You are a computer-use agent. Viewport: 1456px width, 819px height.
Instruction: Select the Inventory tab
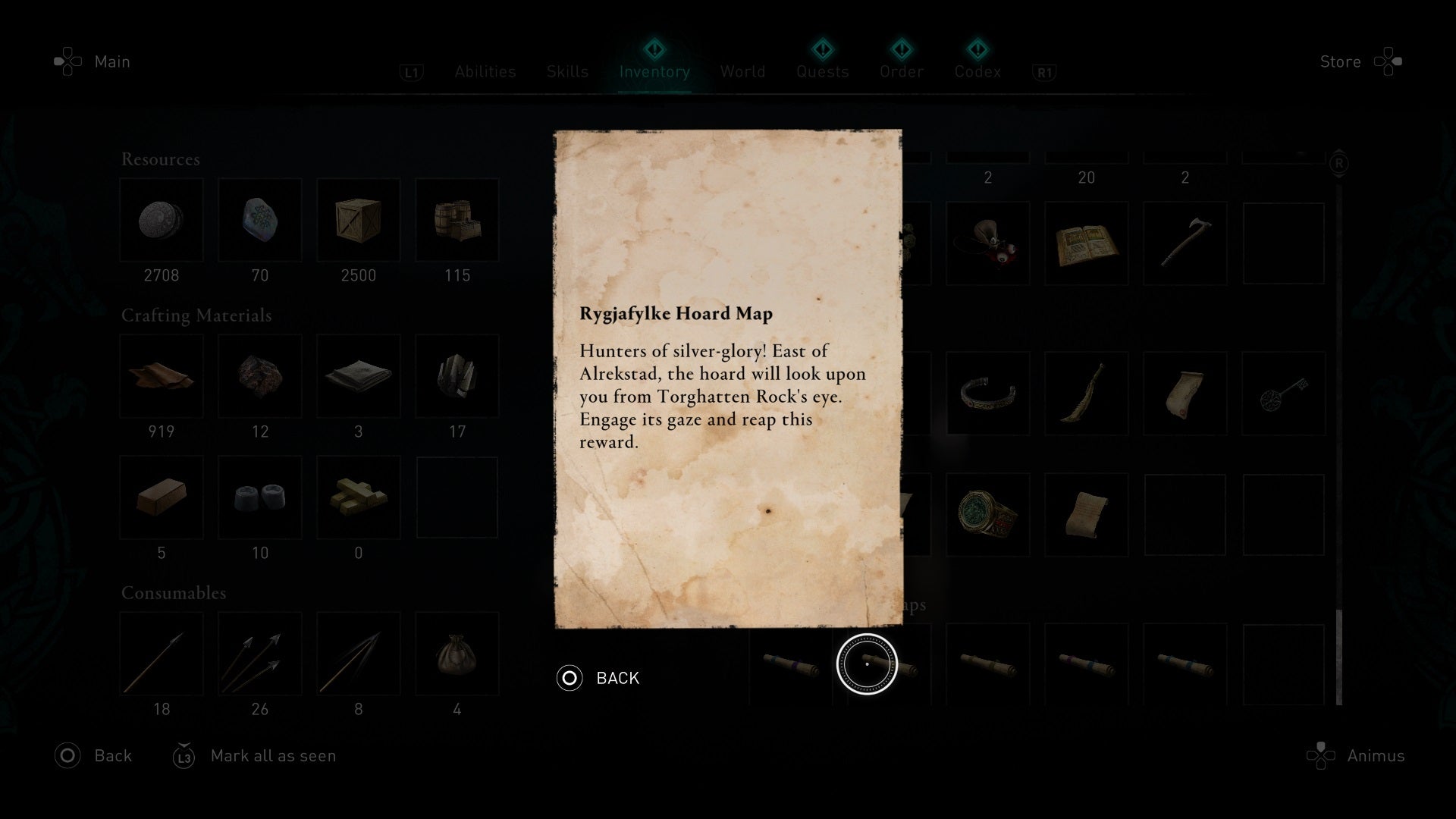[654, 71]
